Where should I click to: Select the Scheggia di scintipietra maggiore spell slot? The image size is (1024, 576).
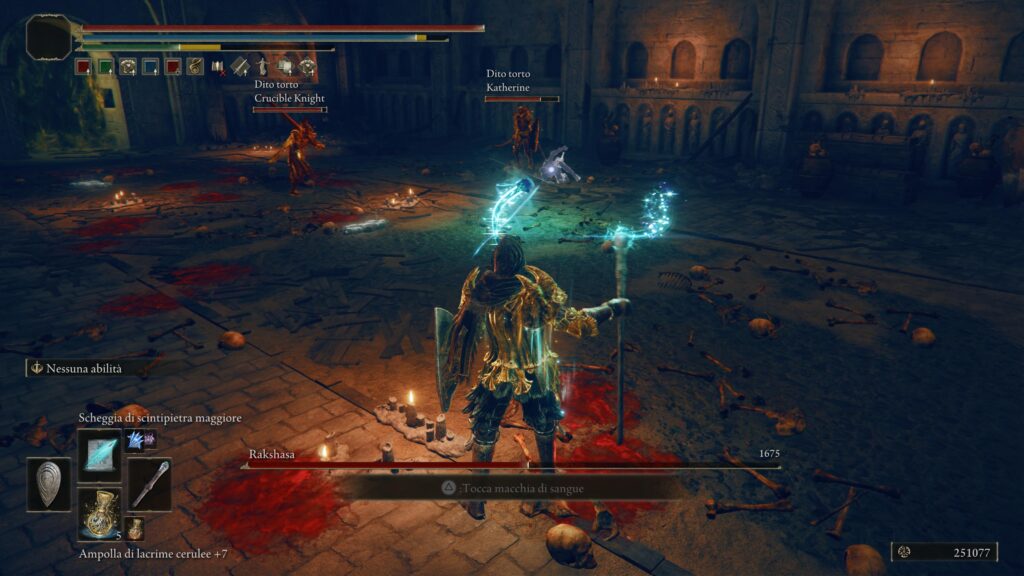(x=99, y=453)
